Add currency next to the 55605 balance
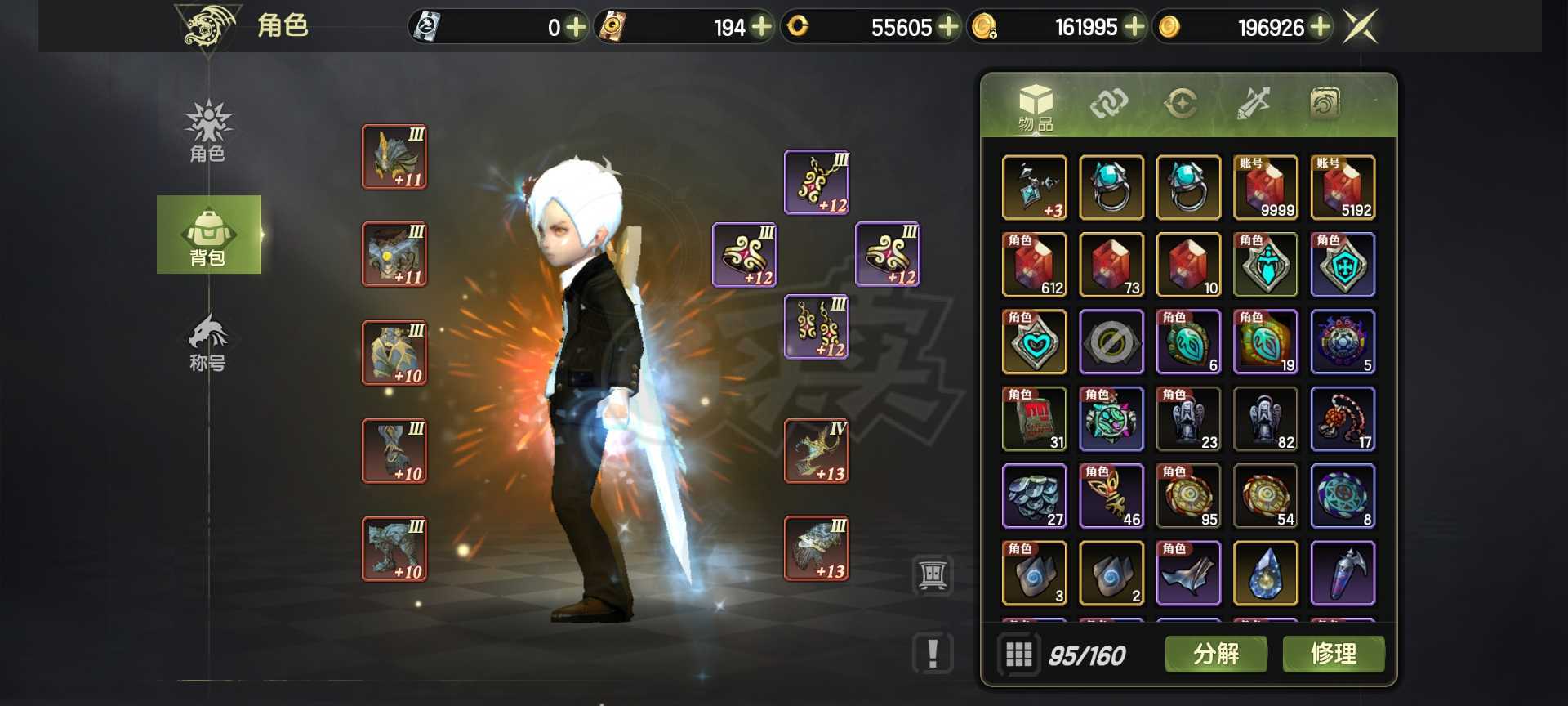 [x=948, y=27]
